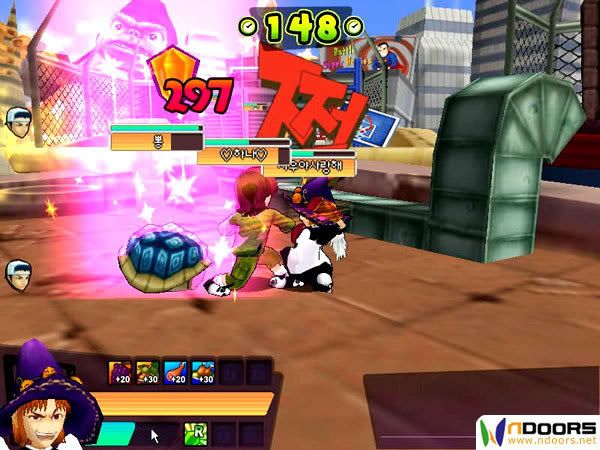The height and width of the screenshot is (450, 600).
Task: Use the grapes +20 item
Action: 120,374
